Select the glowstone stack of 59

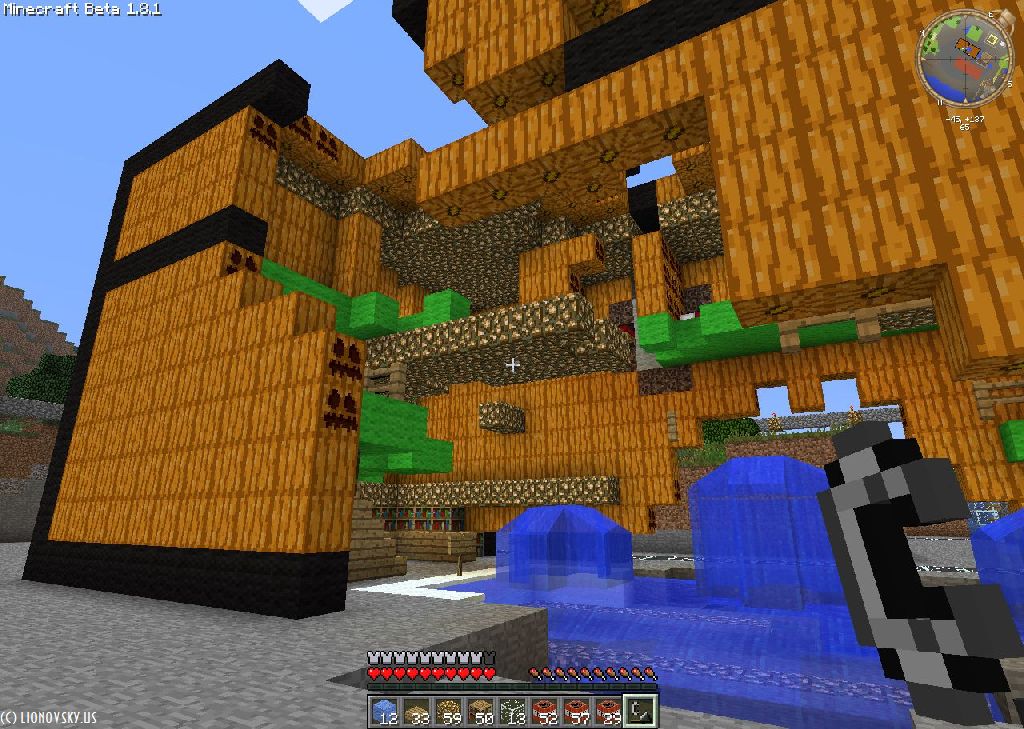pos(447,711)
